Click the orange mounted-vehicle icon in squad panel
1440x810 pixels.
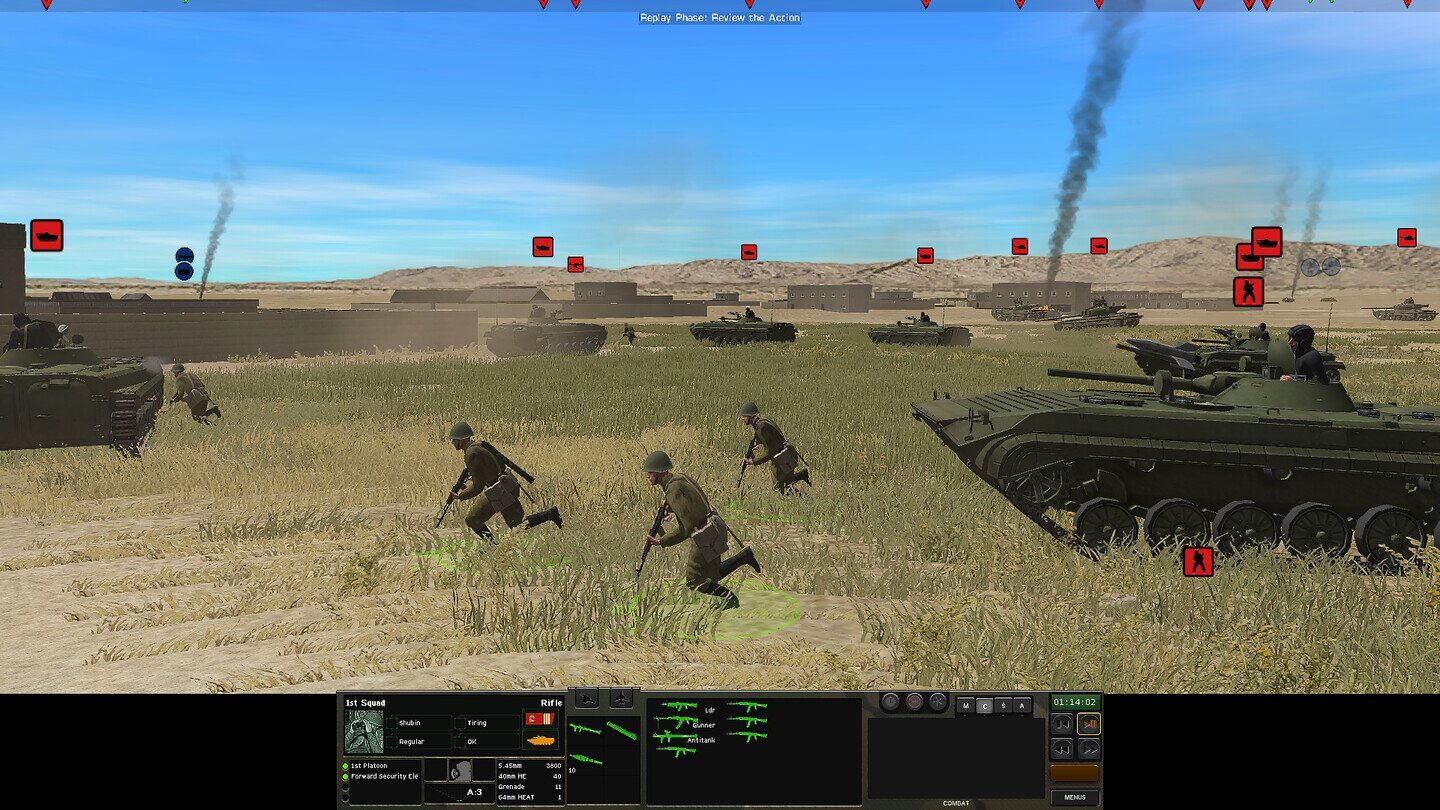pos(541,741)
